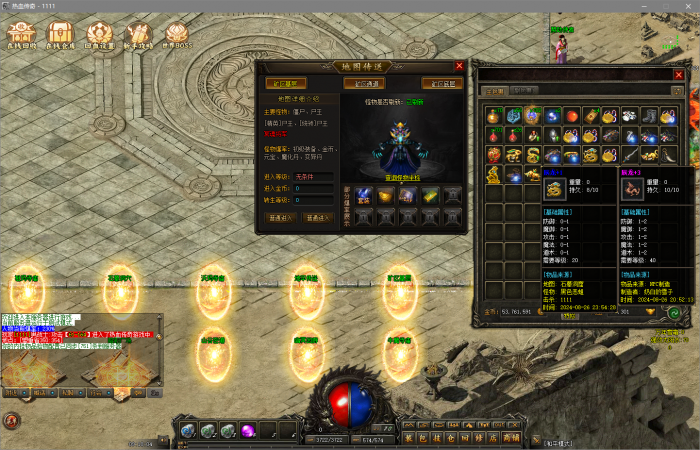Close the inventory bag window
700x450 pixels.
click(x=681, y=73)
